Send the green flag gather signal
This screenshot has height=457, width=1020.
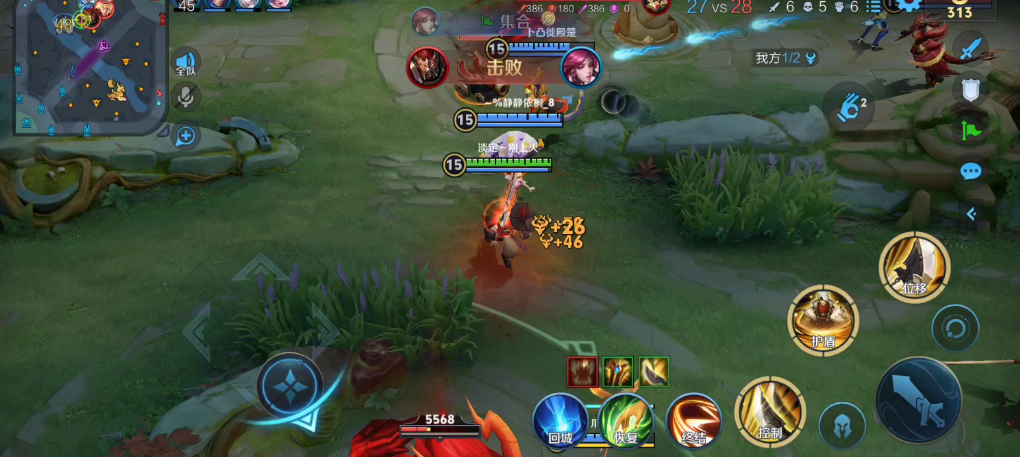[x=970, y=130]
